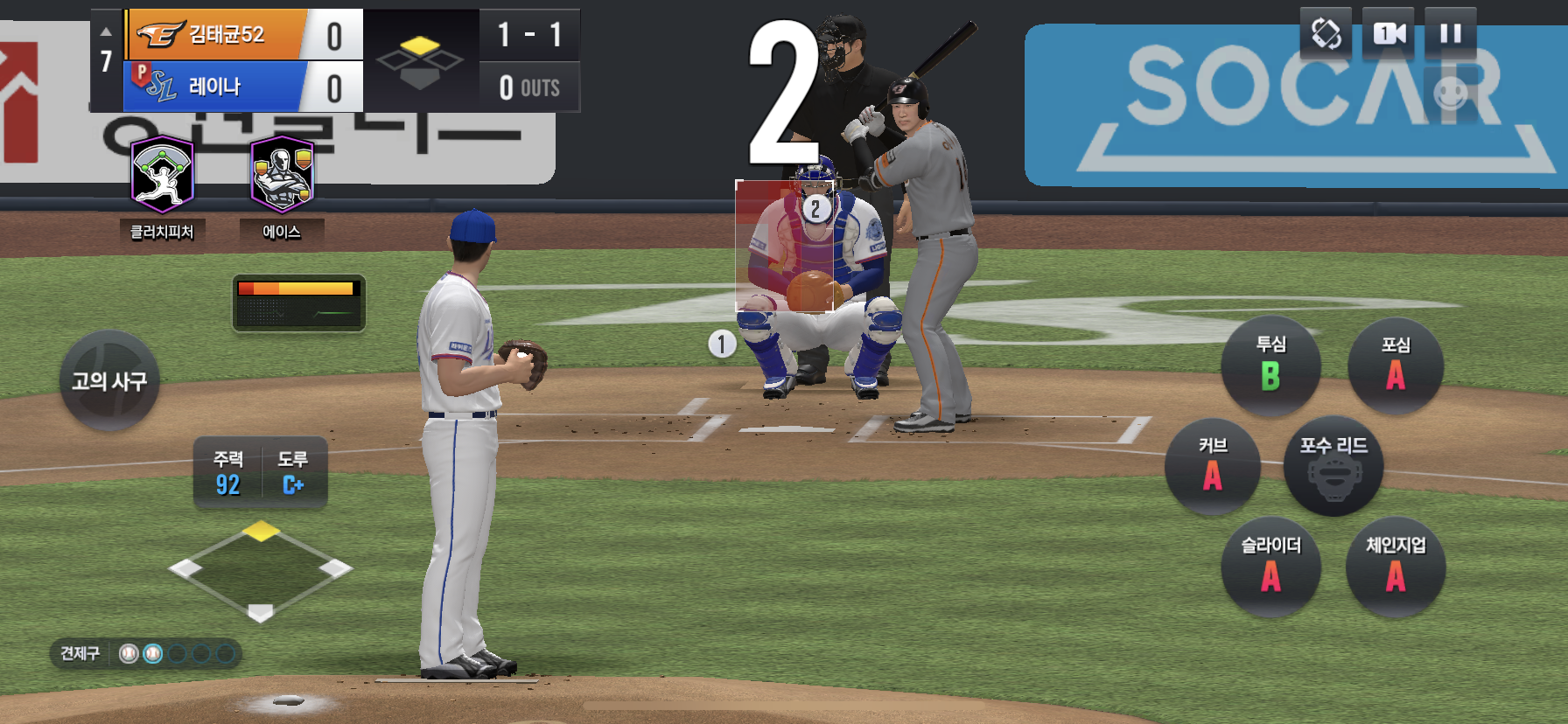Throw a two-seam fastball (투심)

pos(1270,366)
